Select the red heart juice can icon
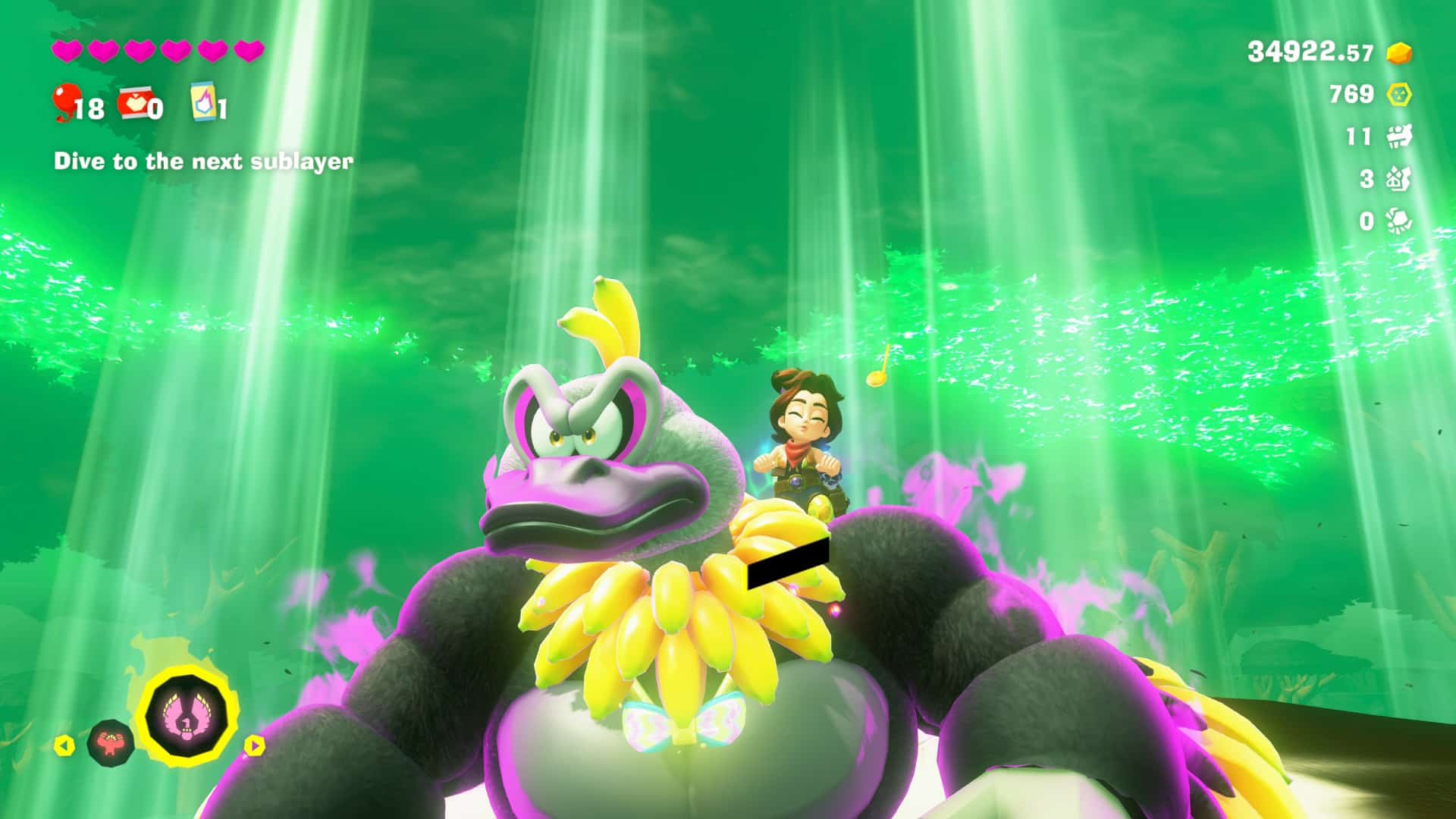Screen dimensions: 1456x819 coord(134,104)
